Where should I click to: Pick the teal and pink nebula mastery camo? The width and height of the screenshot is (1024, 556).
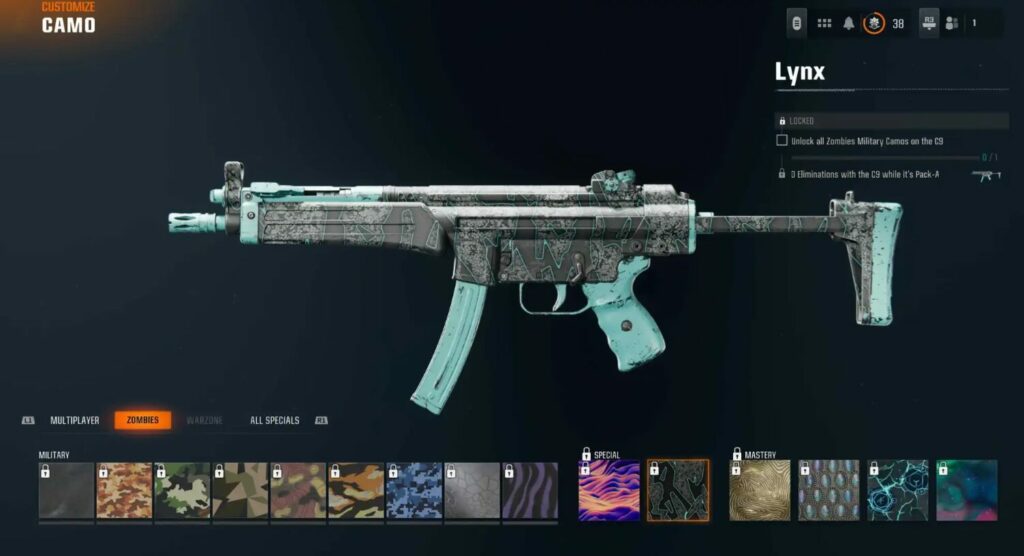(966, 490)
